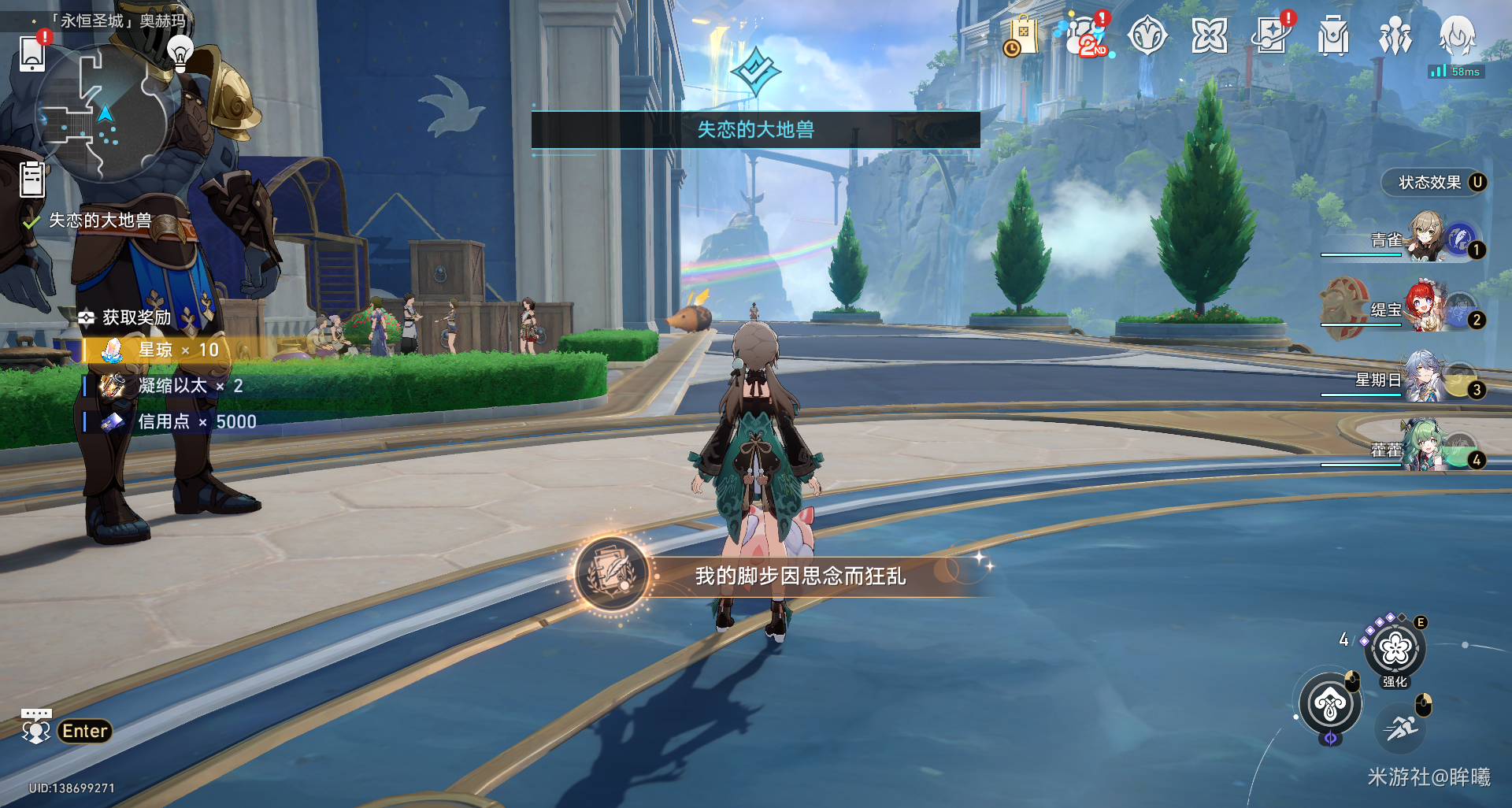The width and height of the screenshot is (1512, 808).
Task: Open the Travel Log icon
Action: tap(1270, 37)
